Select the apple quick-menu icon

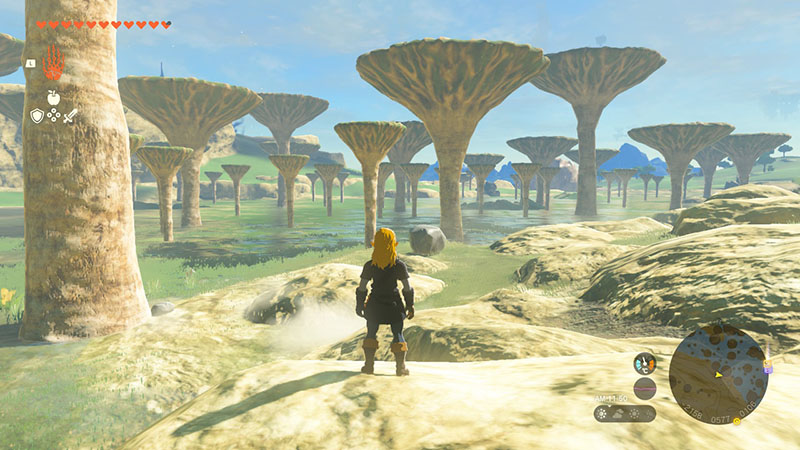click(53, 97)
